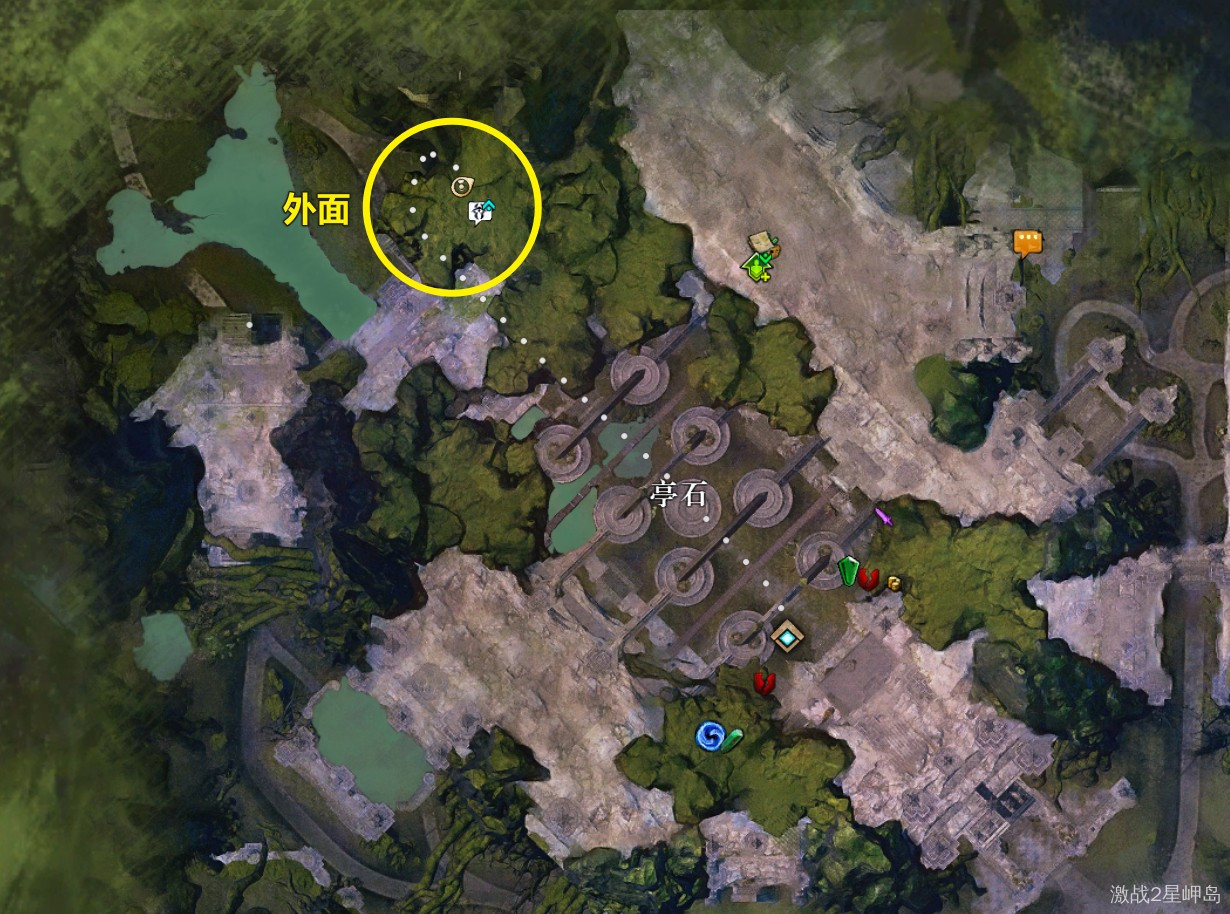
Task: Select the green crystal beside the blue swirl
Action: [733, 740]
